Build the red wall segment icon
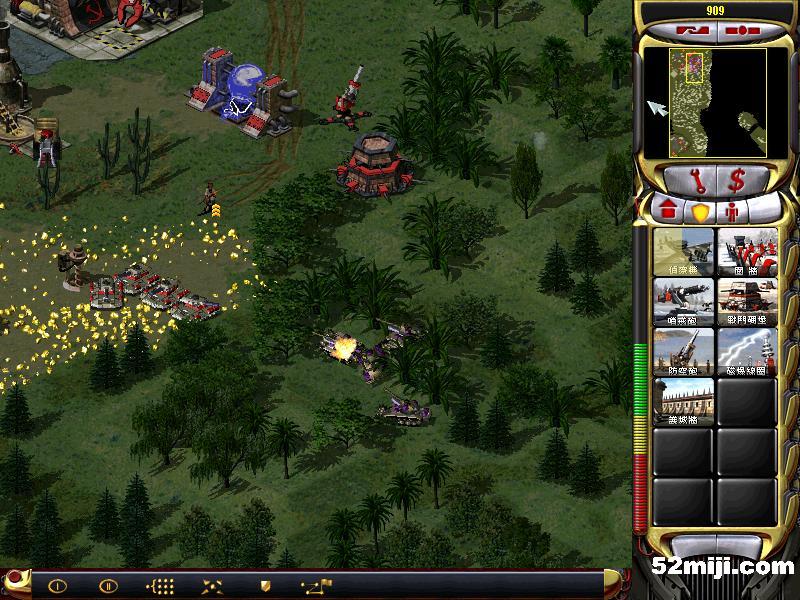This screenshot has height=600, width=800. click(746, 250)
